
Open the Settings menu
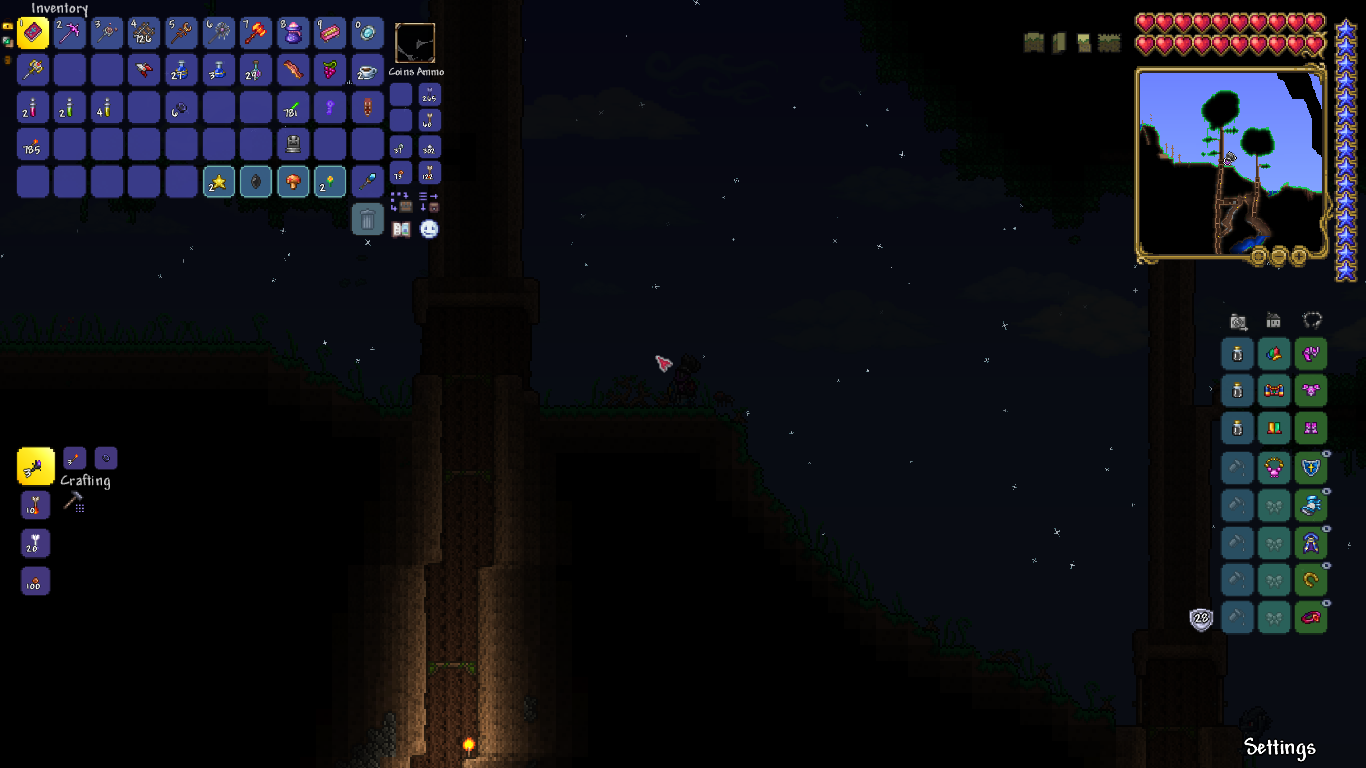[1279, 747]
